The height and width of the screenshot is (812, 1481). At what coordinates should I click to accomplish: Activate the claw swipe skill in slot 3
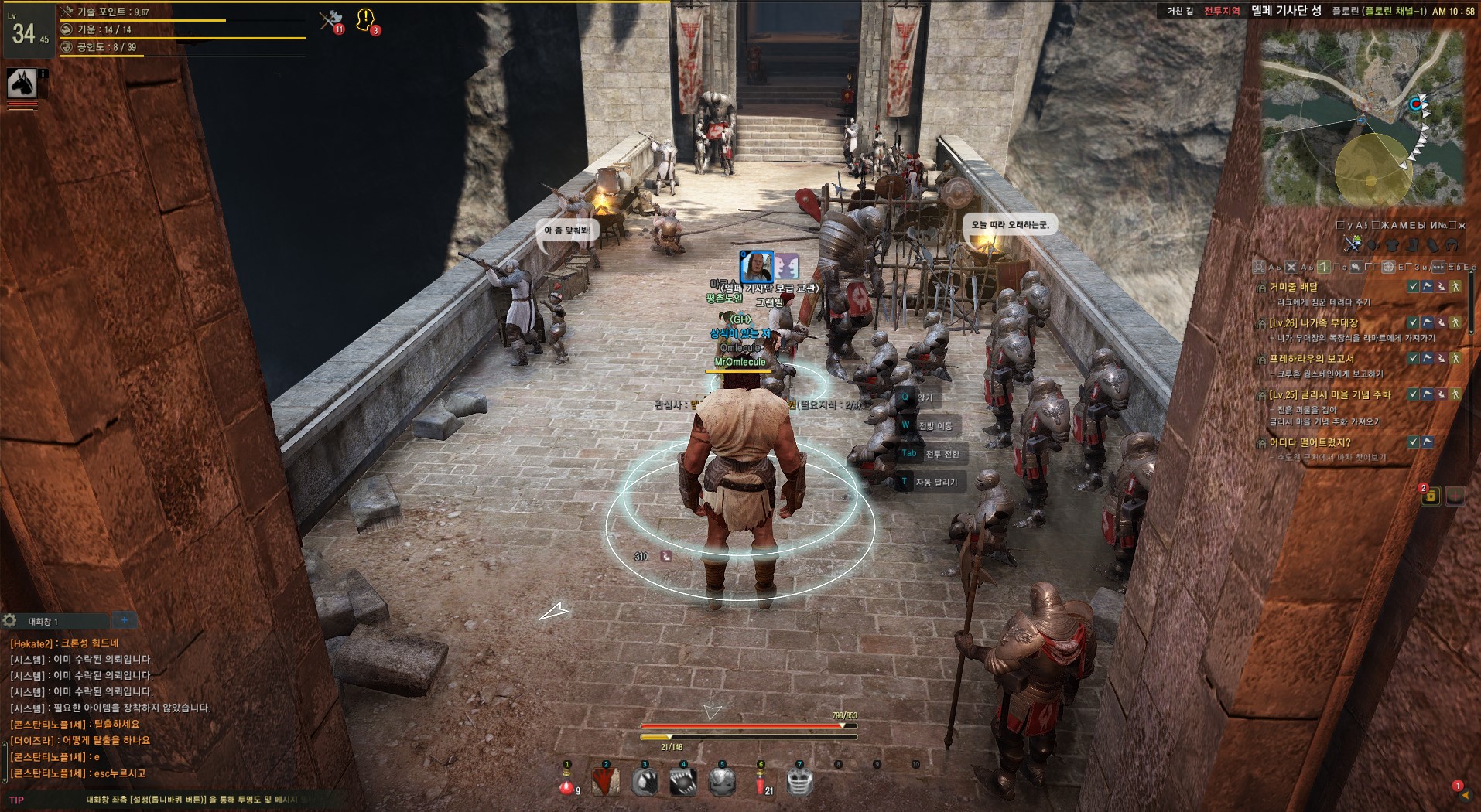click(645, 782)
